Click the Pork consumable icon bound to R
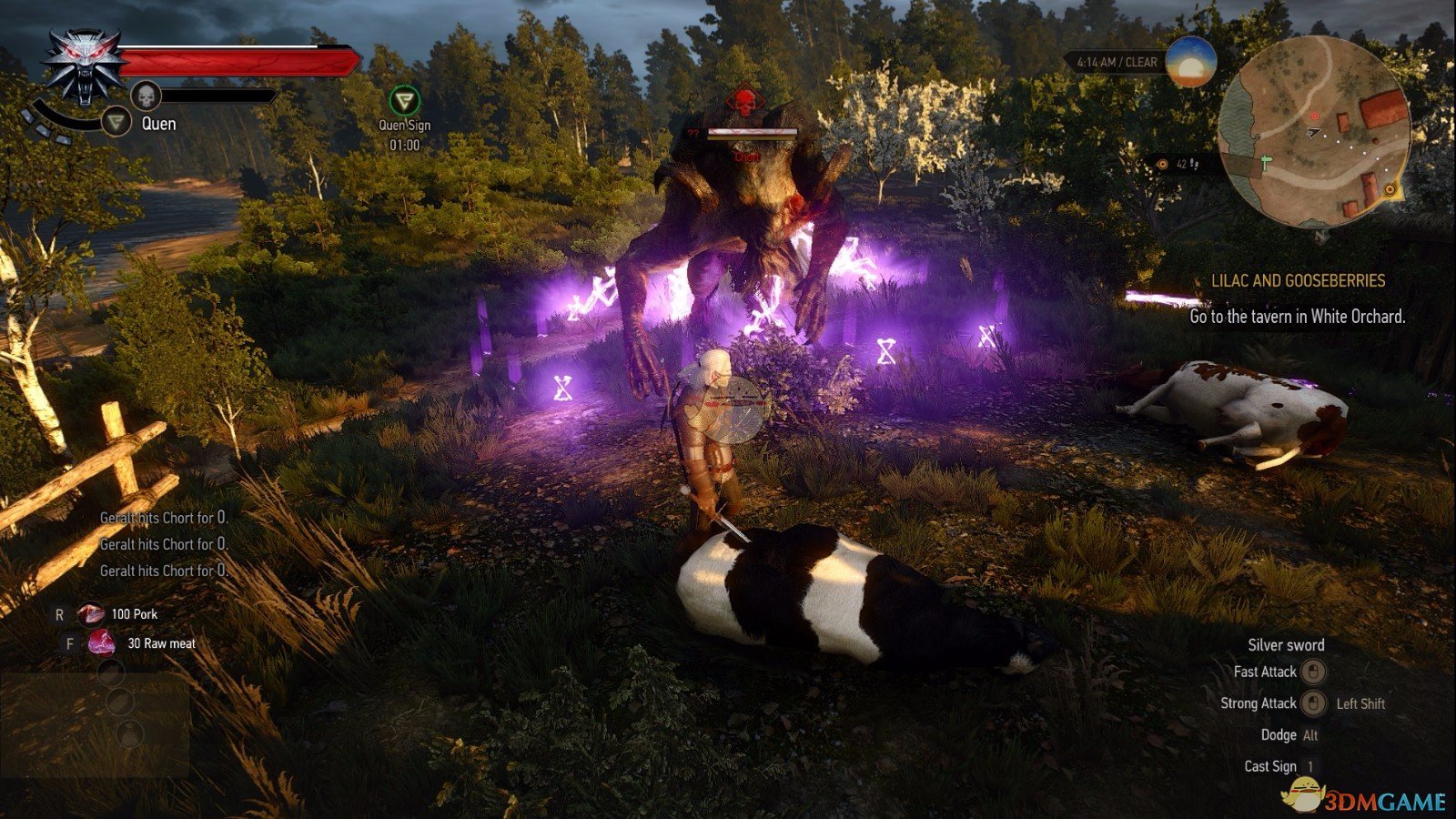This screenshot has height=819, width=1456. click(91, 613)
